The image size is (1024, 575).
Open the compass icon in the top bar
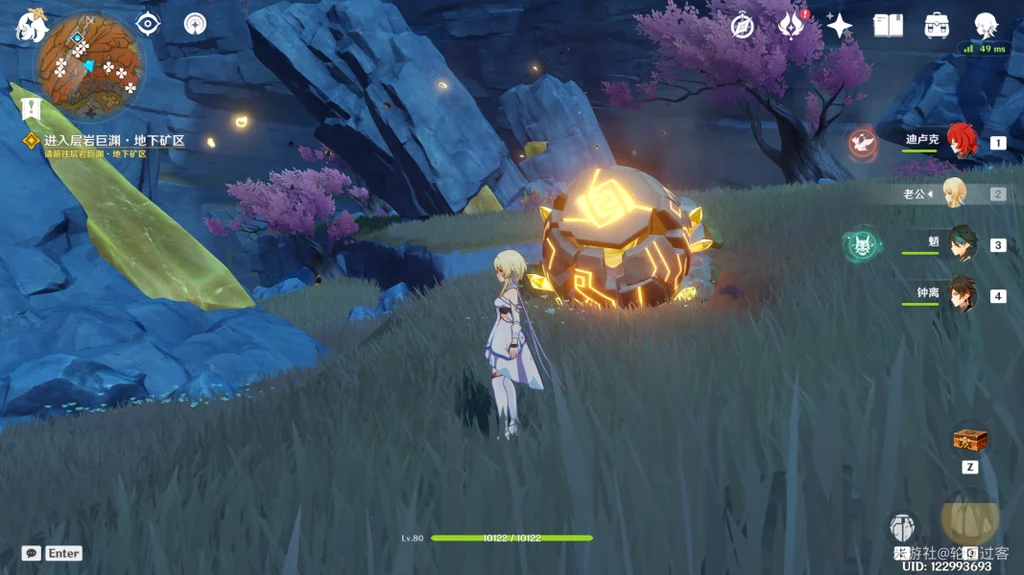tap(742, 26)
